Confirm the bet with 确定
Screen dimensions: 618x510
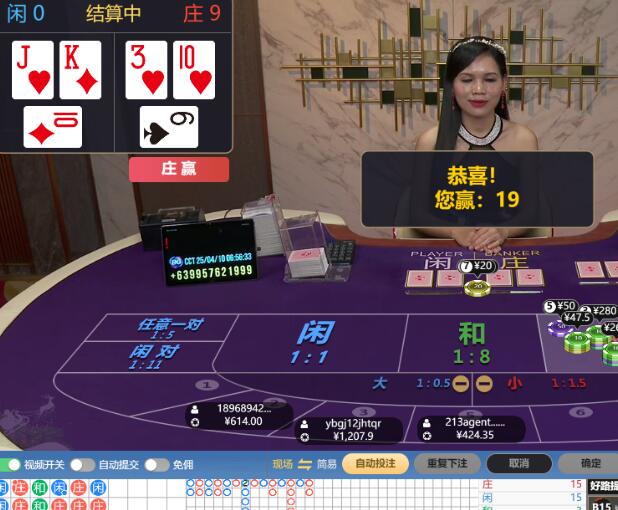tap(590, 463)
